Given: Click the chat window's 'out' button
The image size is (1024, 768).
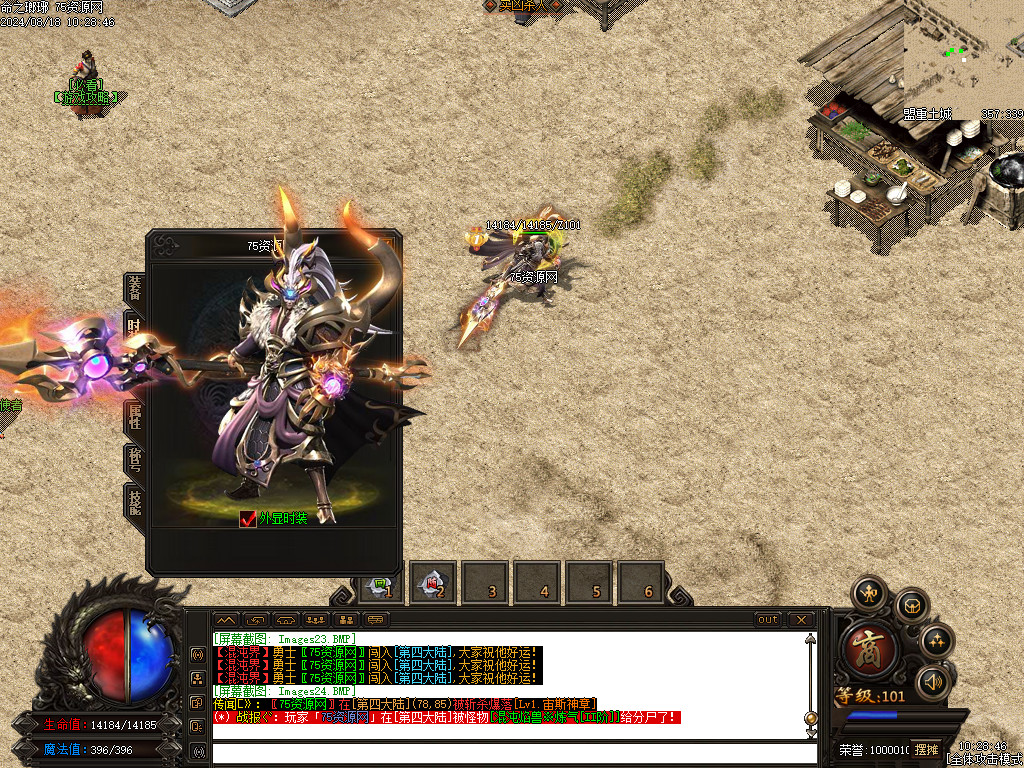Looking at the screenshot, I should coord(768,620).
